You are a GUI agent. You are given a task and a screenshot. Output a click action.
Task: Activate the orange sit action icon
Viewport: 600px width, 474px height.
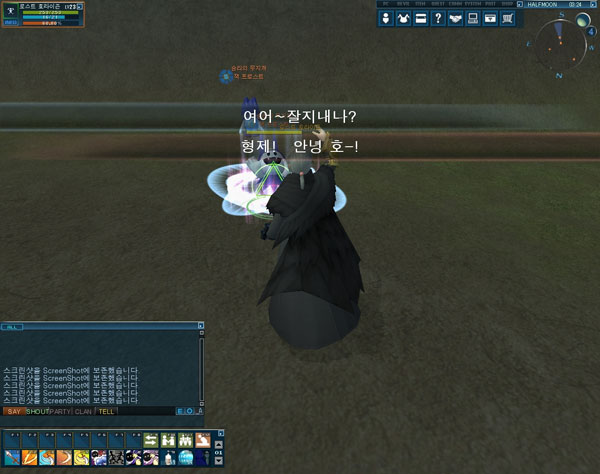pos(202,440)
